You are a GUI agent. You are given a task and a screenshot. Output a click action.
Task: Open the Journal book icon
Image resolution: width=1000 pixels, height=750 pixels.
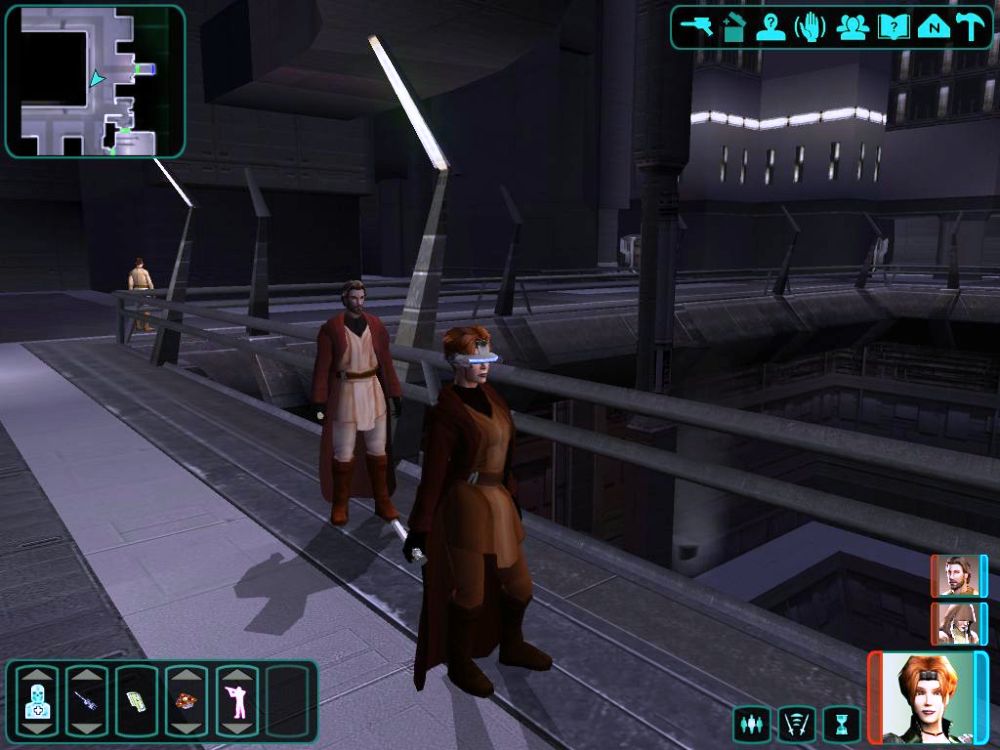[893, 27]
